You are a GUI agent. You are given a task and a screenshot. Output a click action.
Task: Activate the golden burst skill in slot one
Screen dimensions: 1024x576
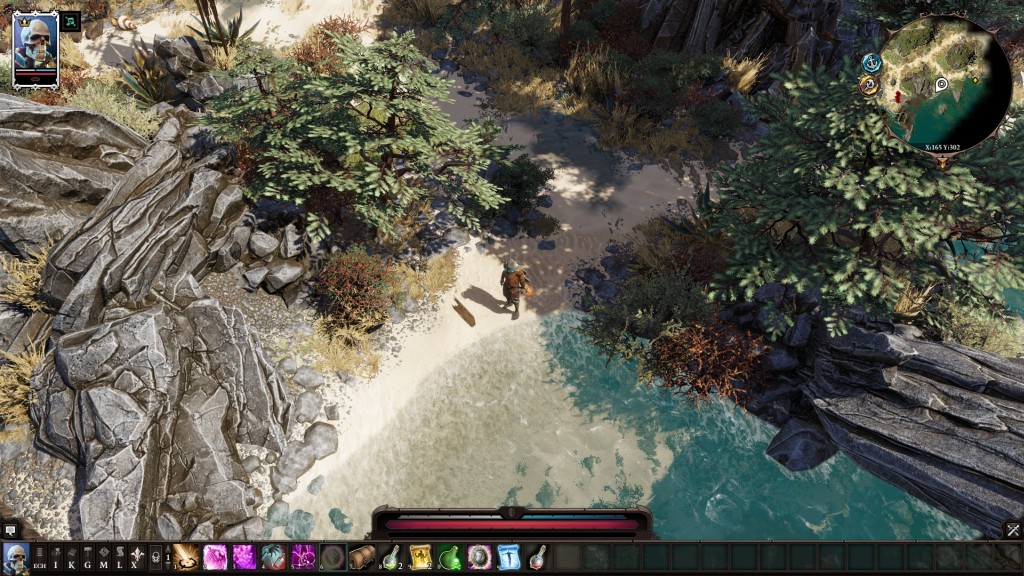[x=186, y=557]
